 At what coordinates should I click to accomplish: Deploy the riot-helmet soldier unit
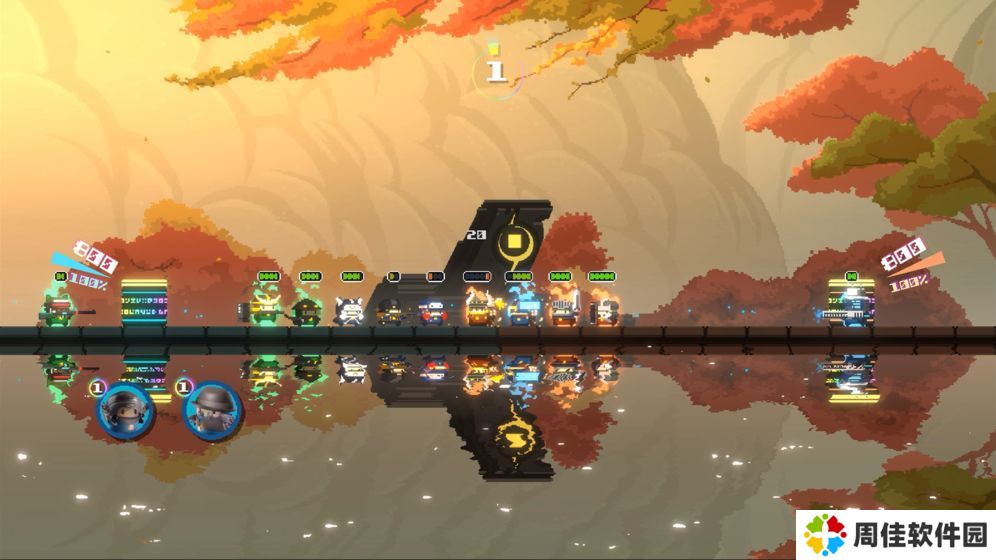coord(126,409)
